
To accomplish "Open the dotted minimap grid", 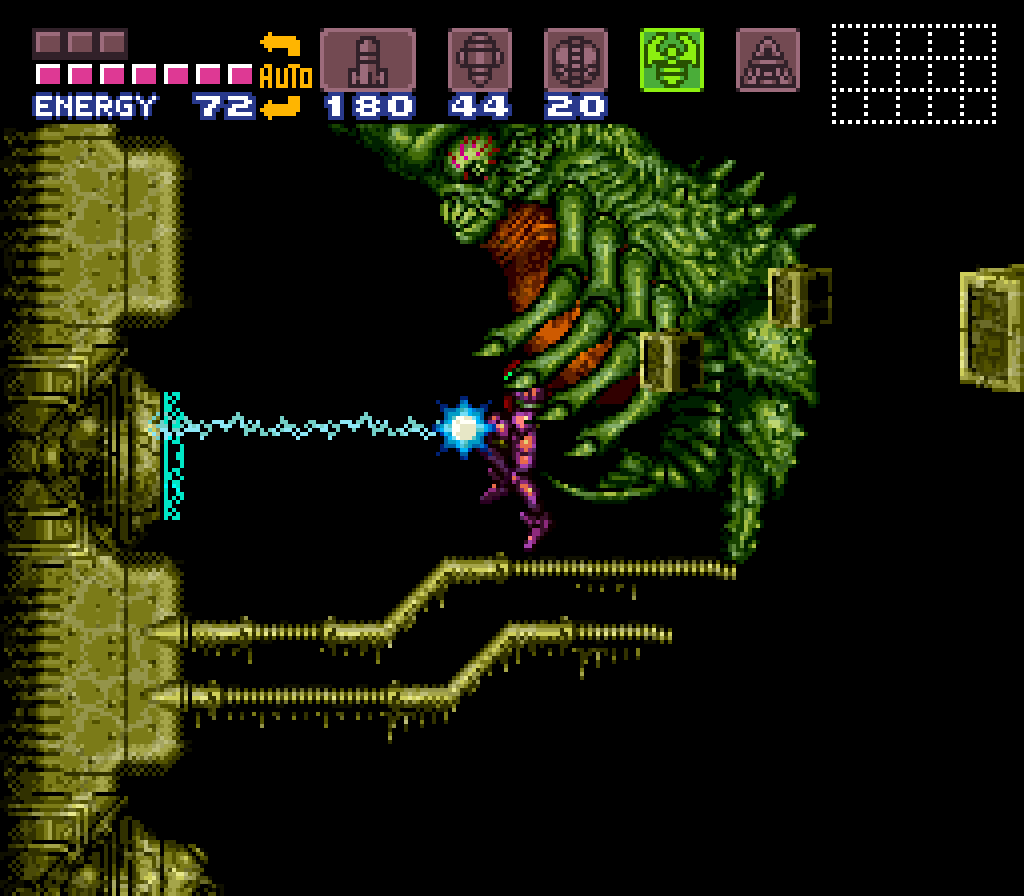I will click(x=913, y=74).
